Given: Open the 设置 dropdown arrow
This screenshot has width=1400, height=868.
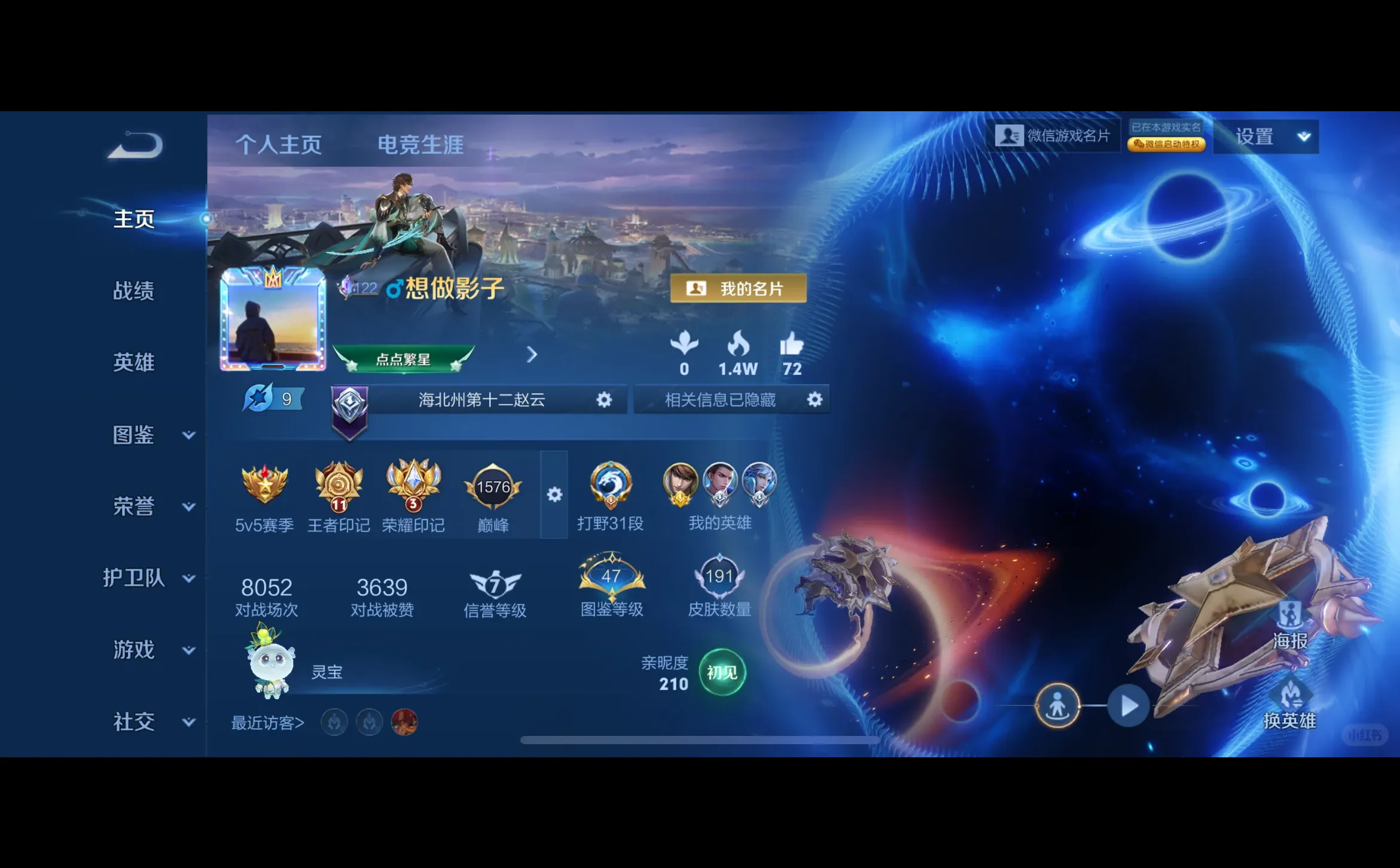Looking at the screenshot, I should tap(1303, 136).
